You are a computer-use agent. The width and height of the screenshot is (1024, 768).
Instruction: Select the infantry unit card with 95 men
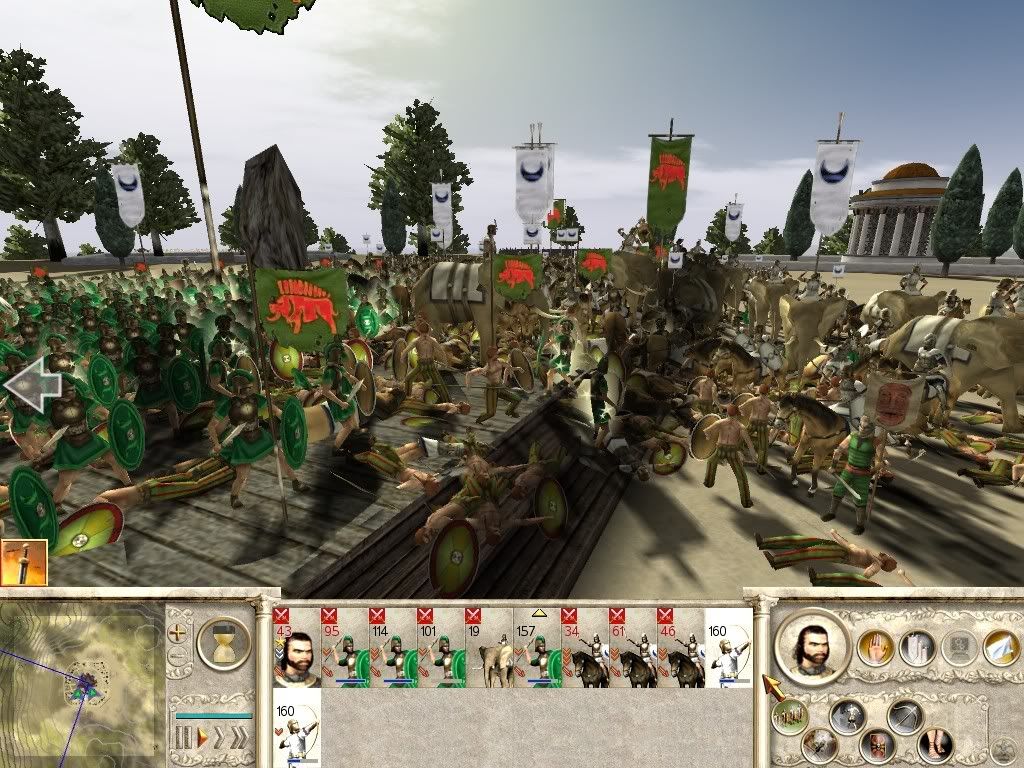[x=344, y=648]
